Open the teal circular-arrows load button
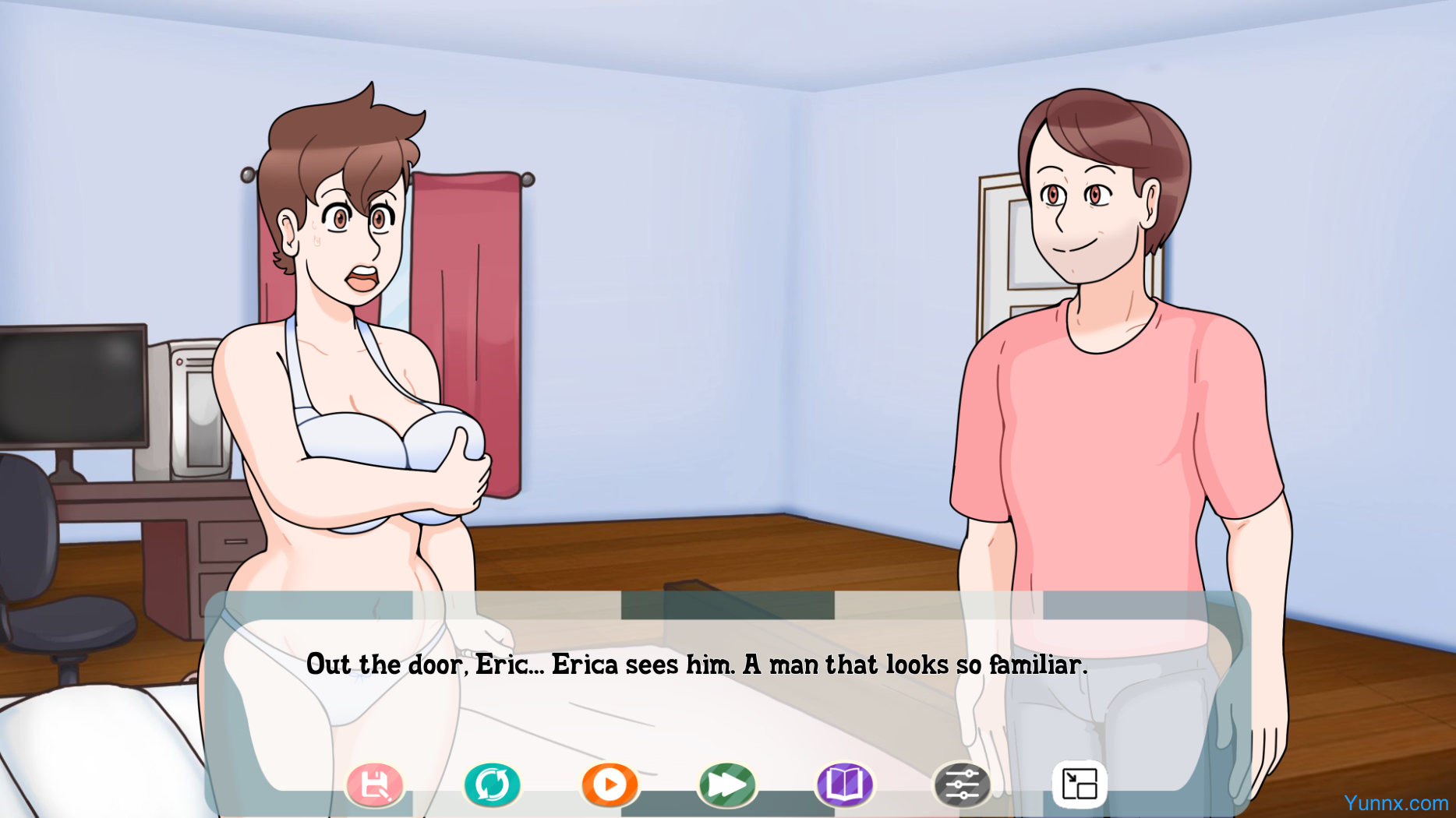The width and height of the screenshot is (1456, 818). click(x=493, y=785)
